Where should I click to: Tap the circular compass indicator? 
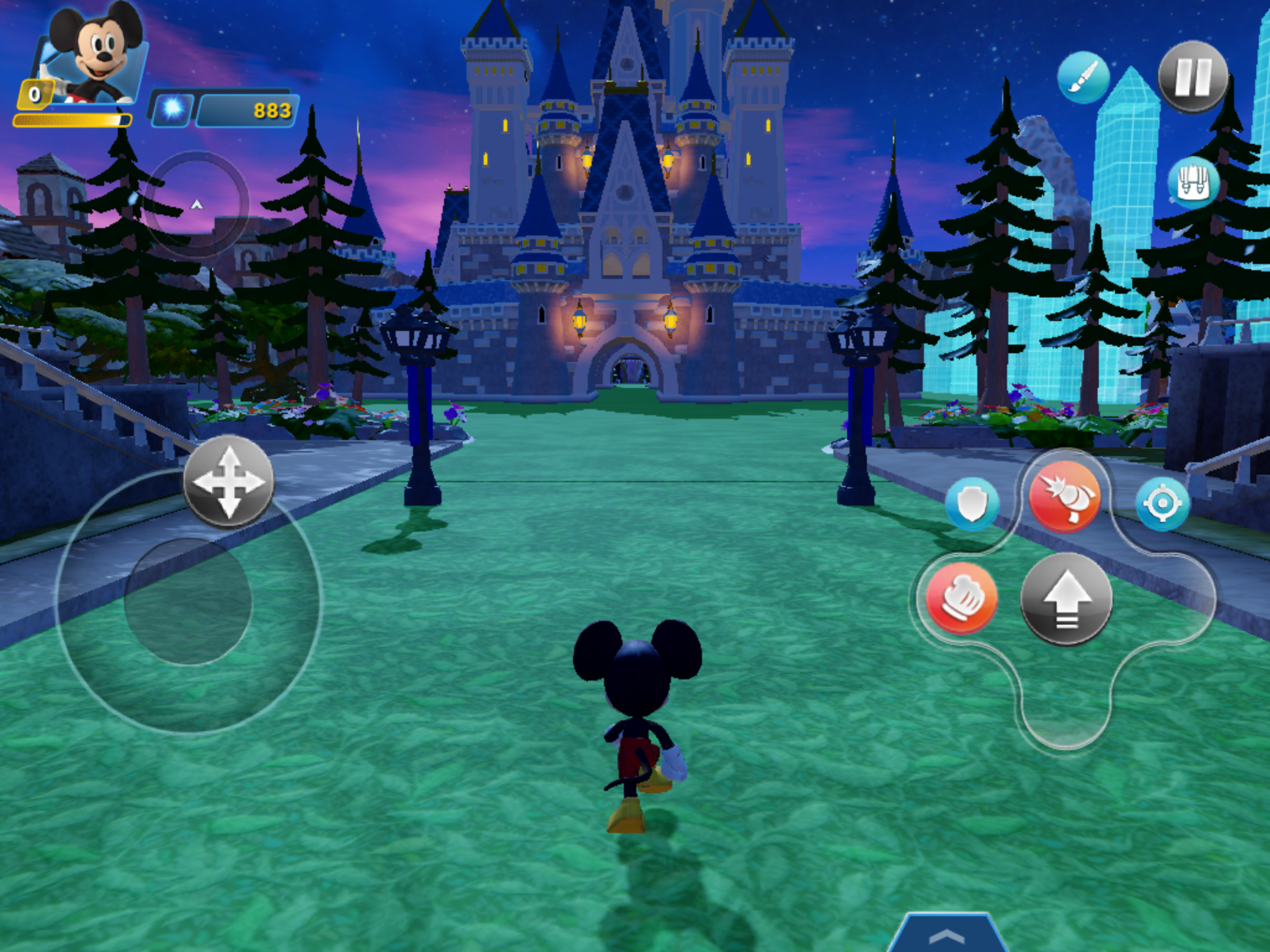(196, 205)
